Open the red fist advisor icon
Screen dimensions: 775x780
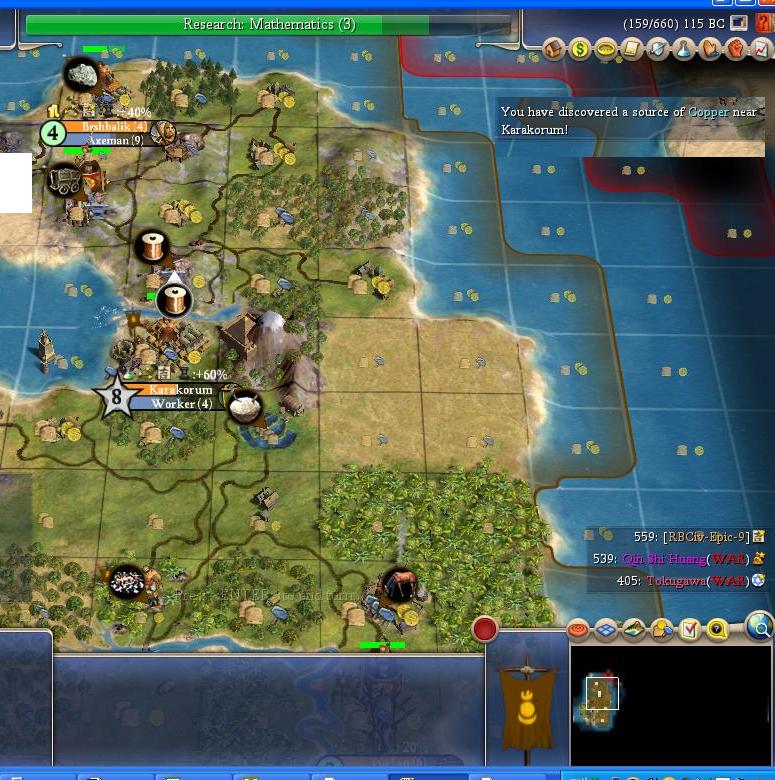tap(736, 49)
